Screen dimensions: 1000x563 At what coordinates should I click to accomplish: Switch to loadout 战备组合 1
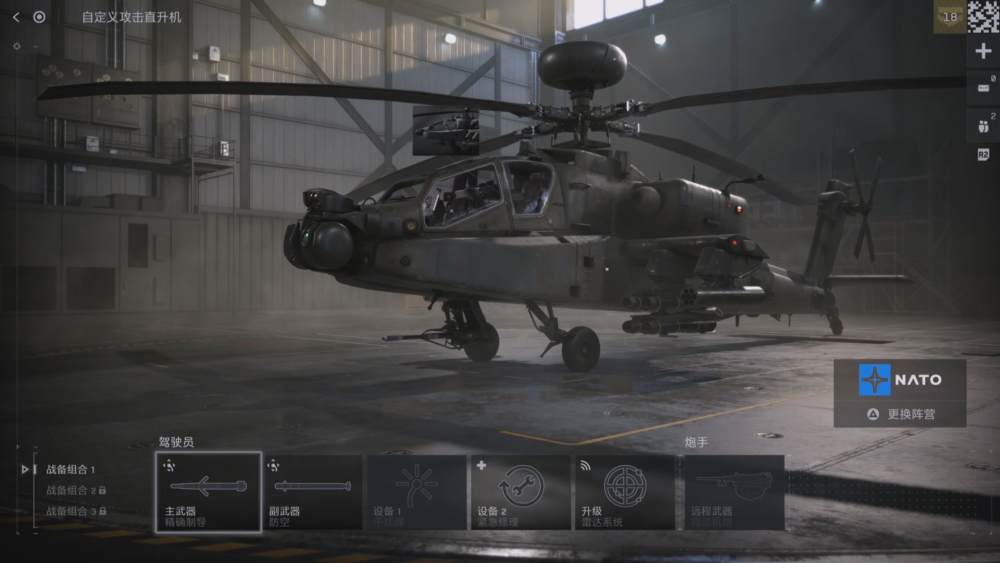[70, 470]
